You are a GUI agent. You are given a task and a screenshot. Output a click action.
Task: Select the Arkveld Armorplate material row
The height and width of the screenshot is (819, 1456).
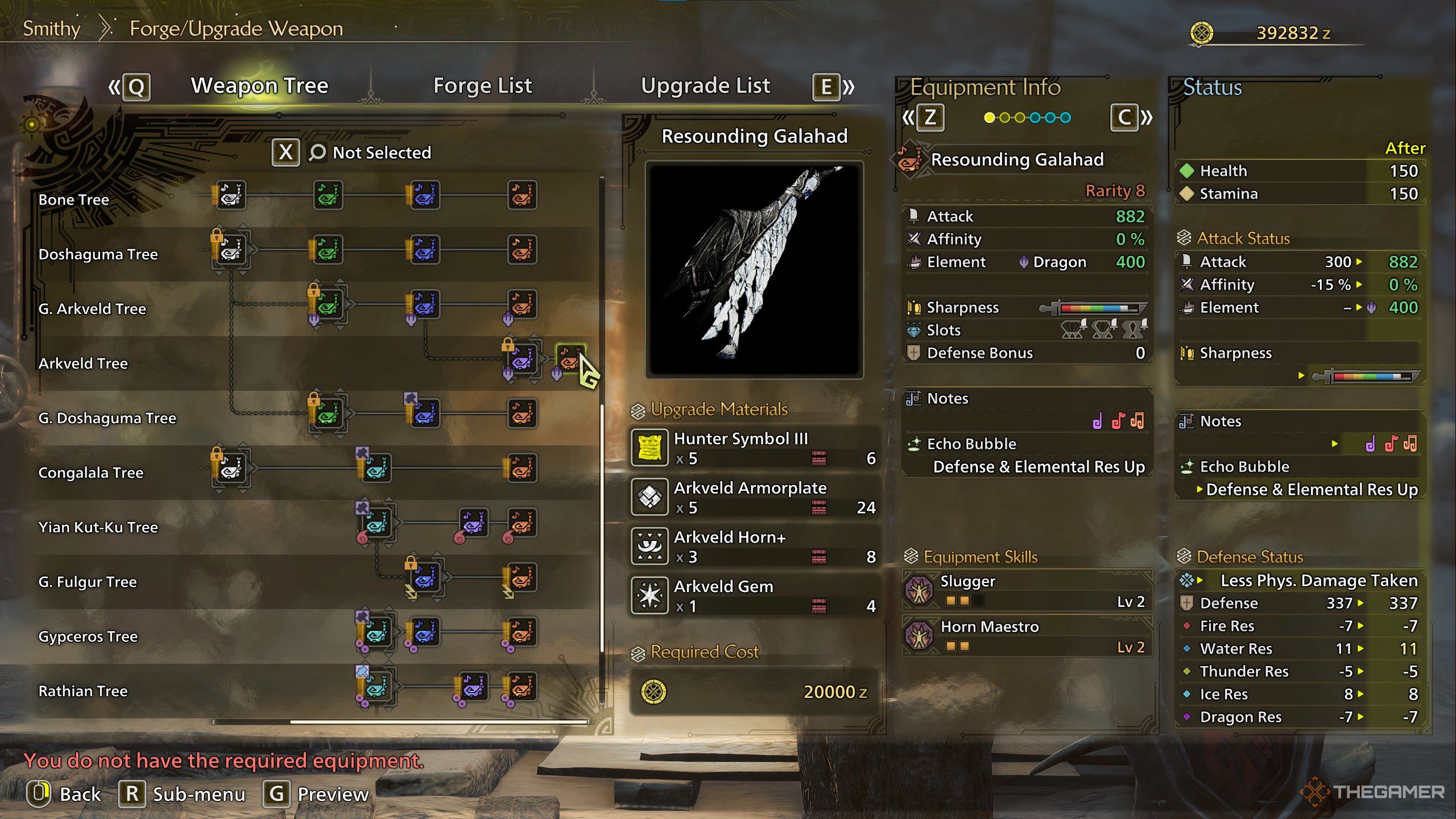(x=754, y=497)
